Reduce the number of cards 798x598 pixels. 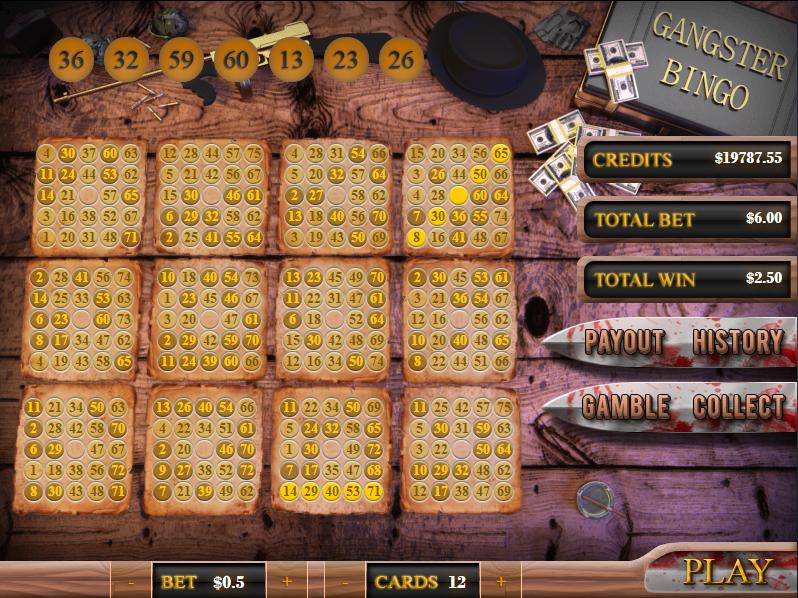(x=345, y=581)
